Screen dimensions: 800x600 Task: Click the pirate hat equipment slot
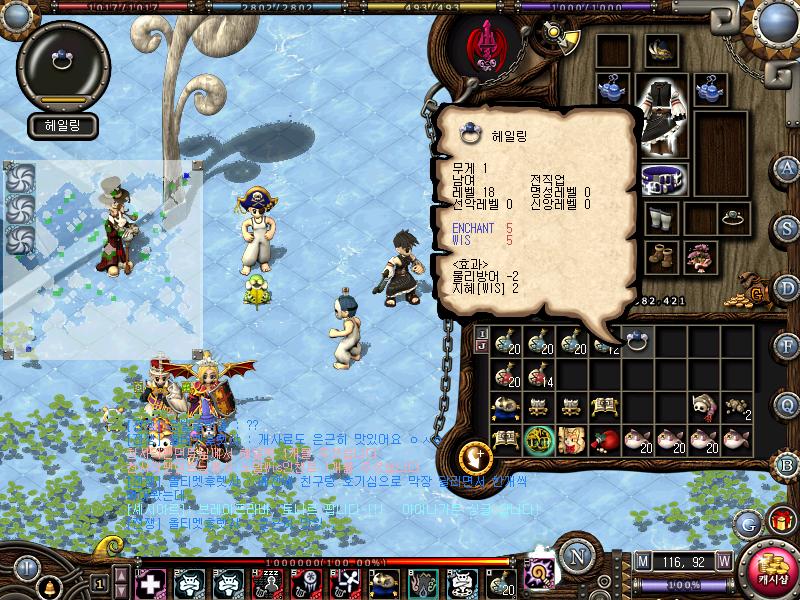point(660,49)
